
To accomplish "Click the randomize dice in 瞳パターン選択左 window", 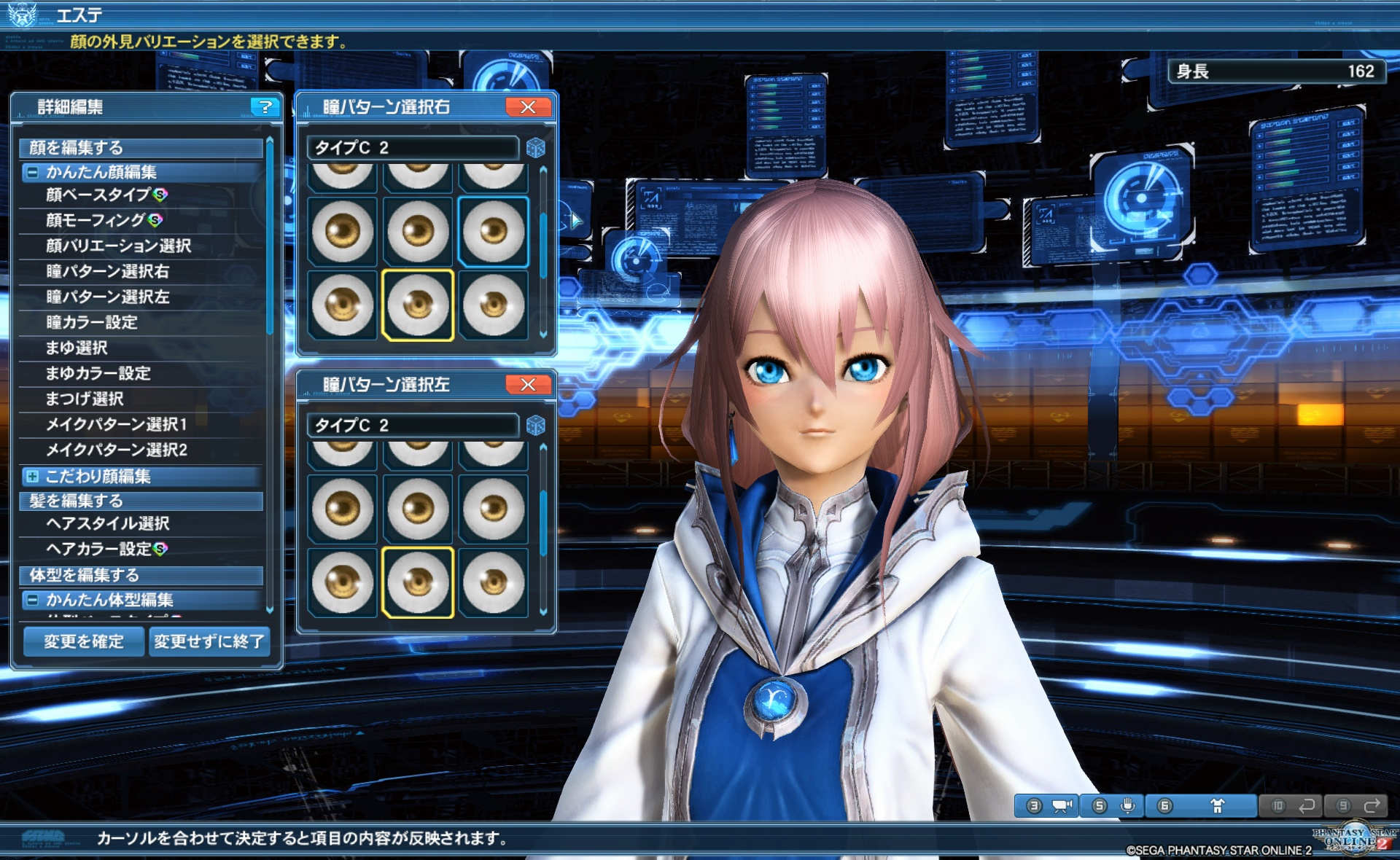I will point(537,426).
